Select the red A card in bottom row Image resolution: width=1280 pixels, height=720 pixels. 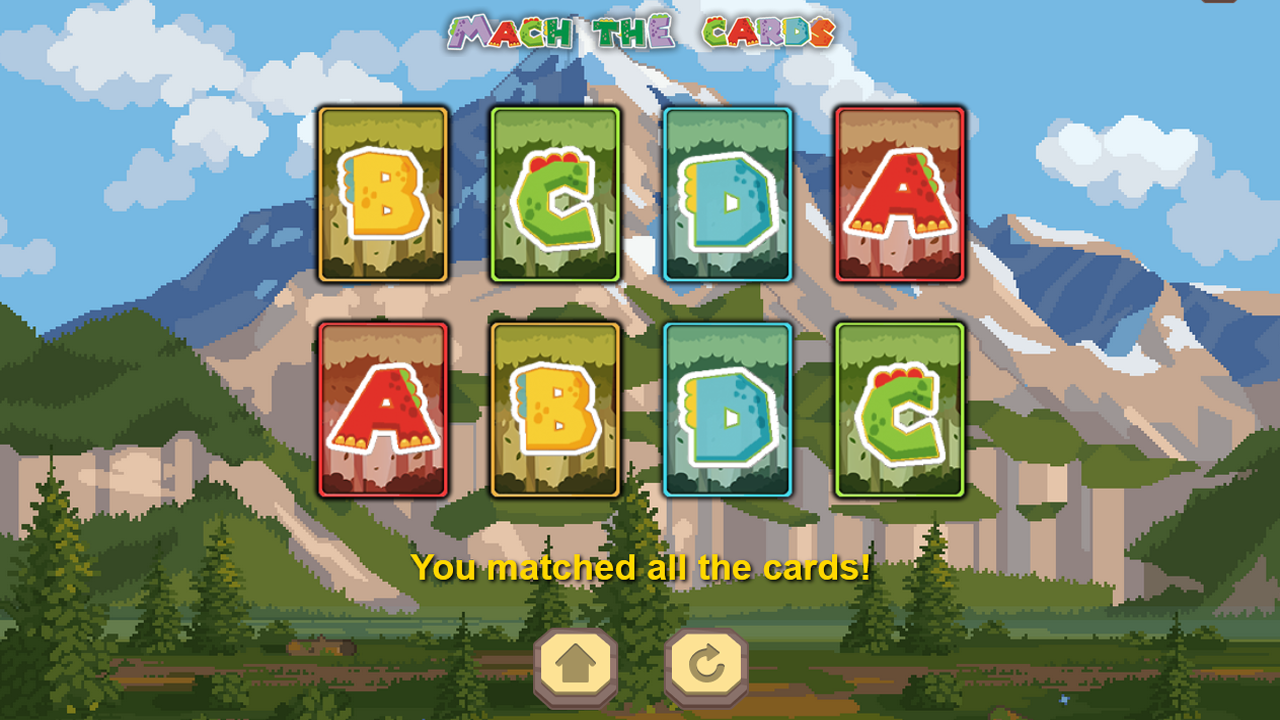pos(383,408)
